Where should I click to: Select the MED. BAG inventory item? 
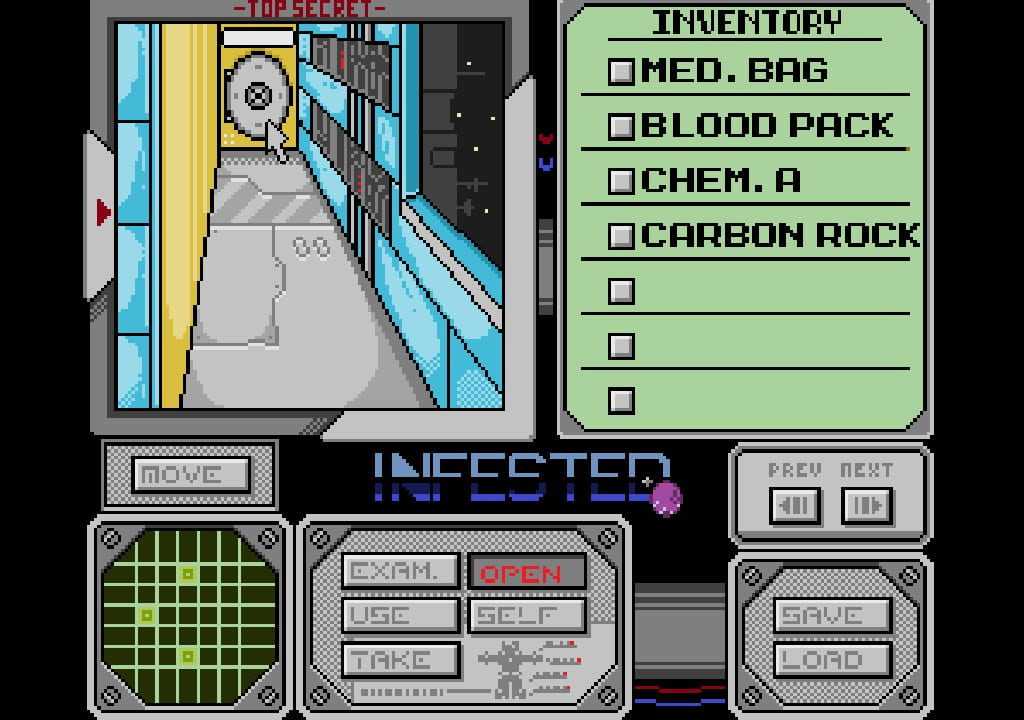tap(735, 71)
